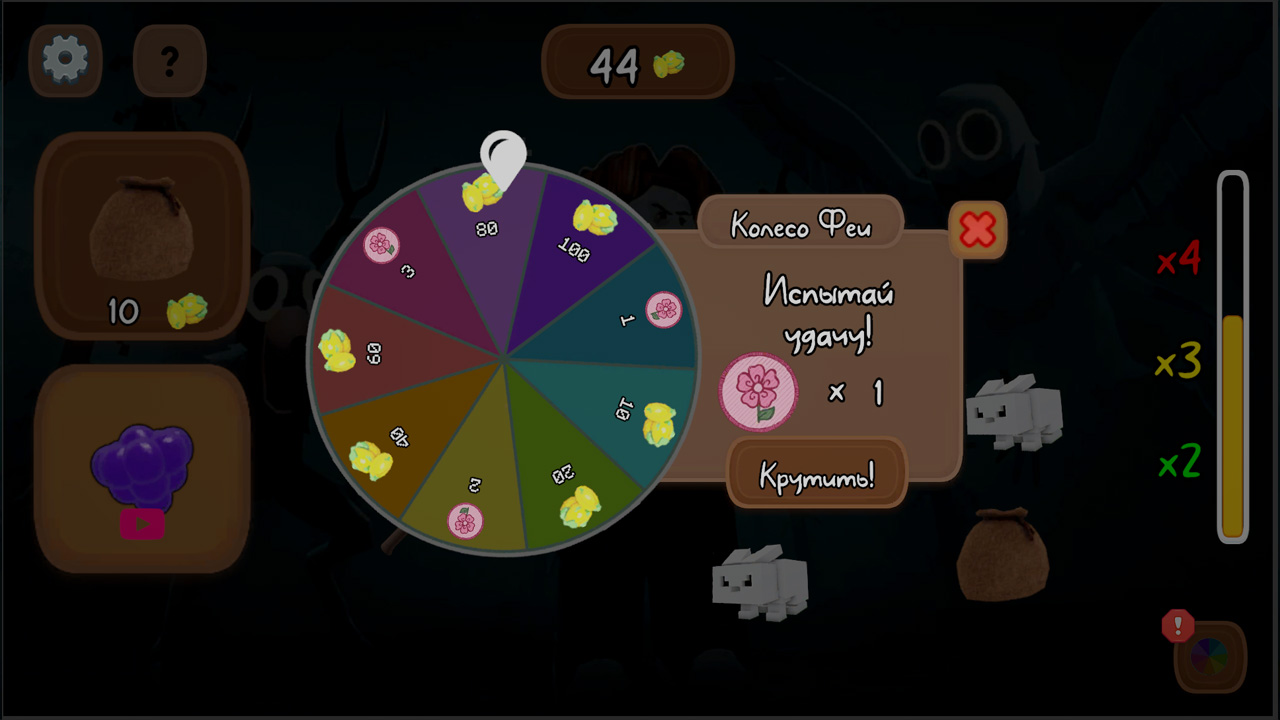
Task: Click the flower segment worth 1
Action: click(x=650, y=310)
